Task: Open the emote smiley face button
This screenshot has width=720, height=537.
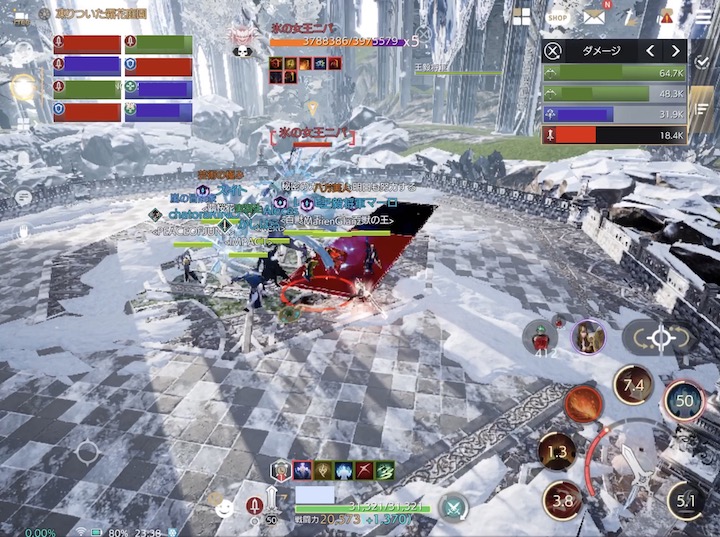Action: (224, 507)
